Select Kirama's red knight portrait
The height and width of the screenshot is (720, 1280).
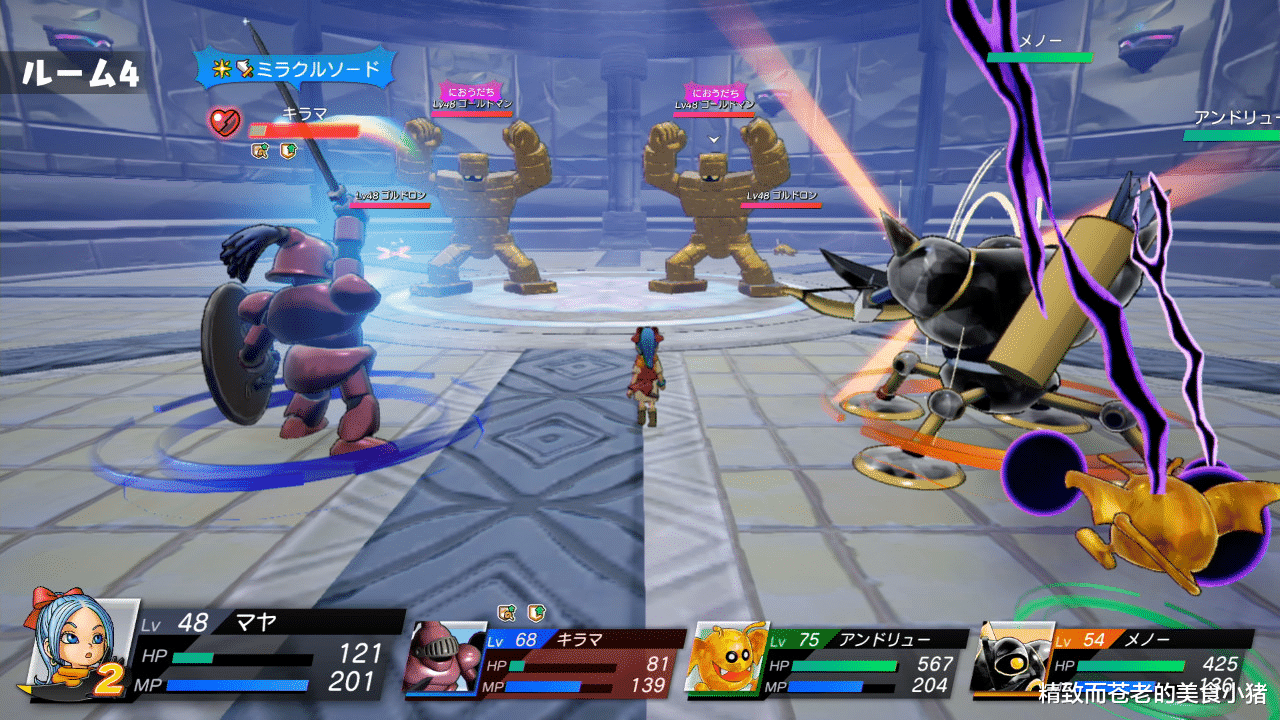(x=444, y=656)
